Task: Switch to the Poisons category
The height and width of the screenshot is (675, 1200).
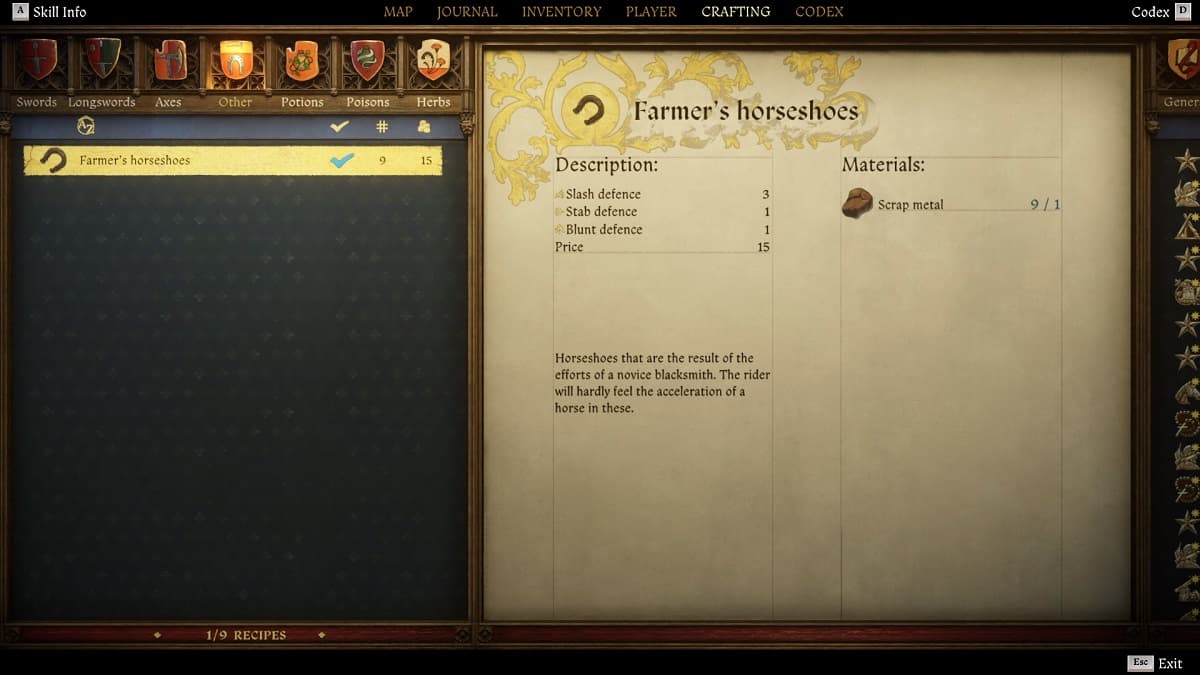Action: [368, 62]
